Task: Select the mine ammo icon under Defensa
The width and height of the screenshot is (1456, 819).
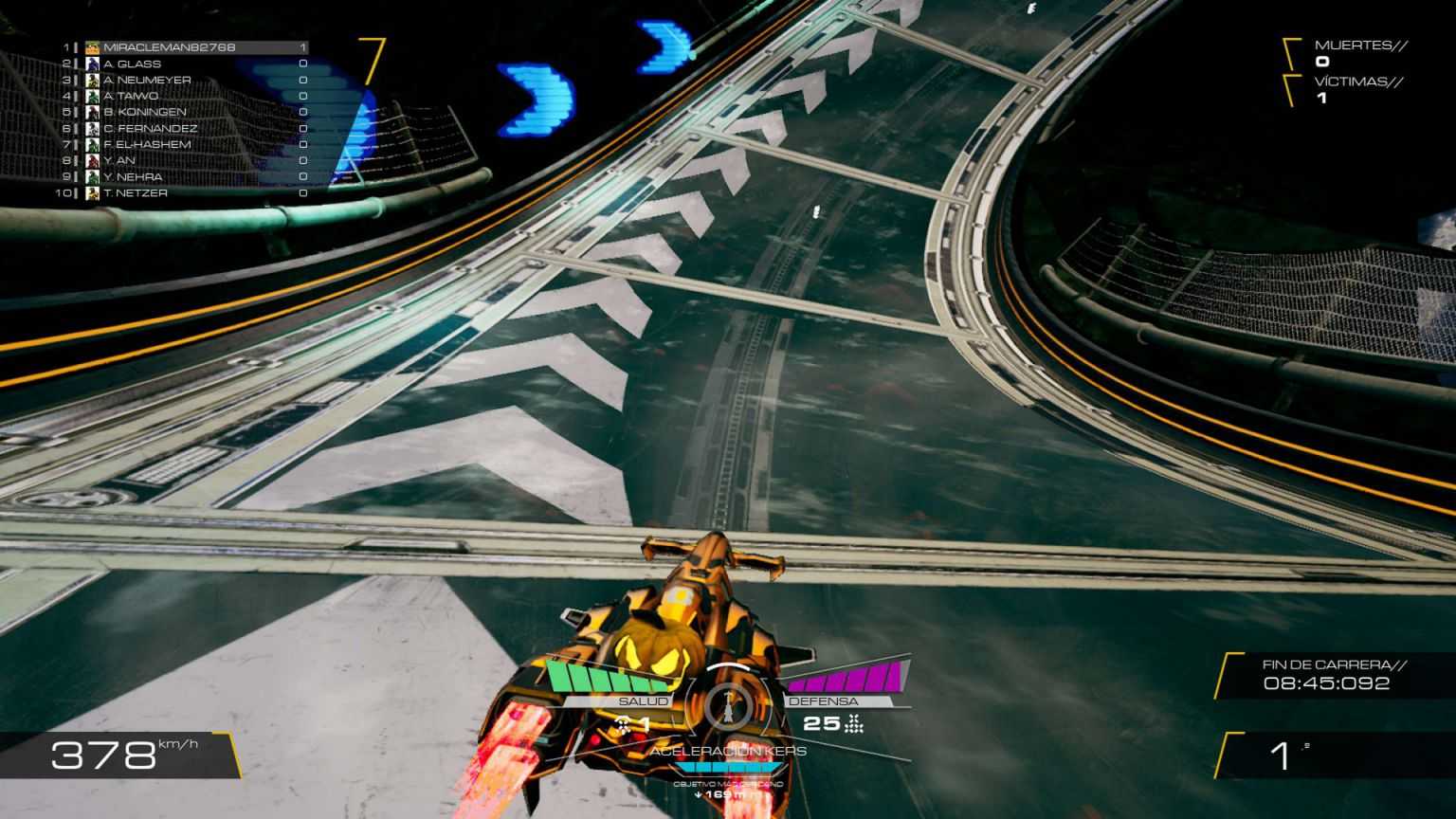Action: tap(855, 724)
